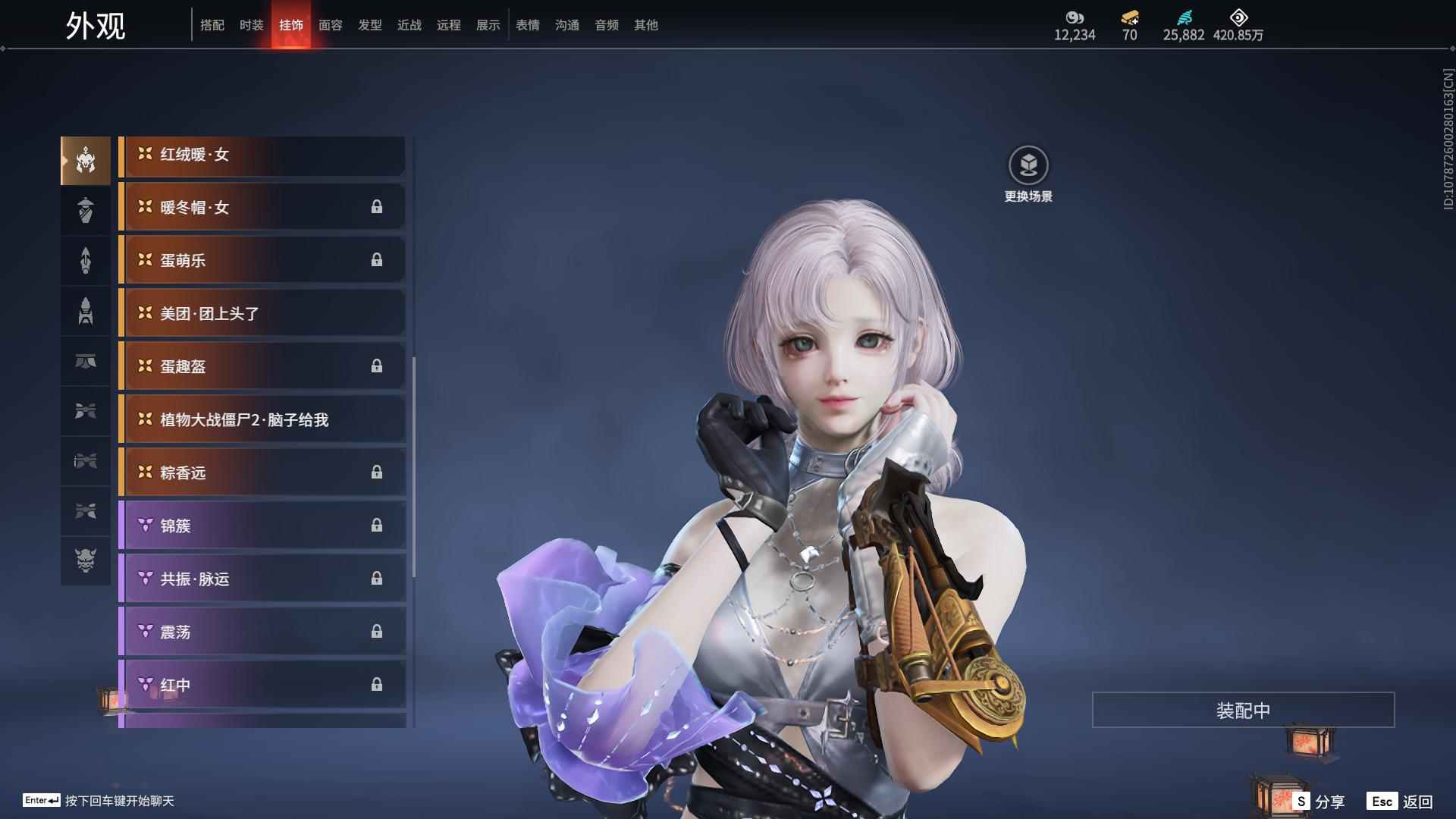Click the 更换场景 scene change icon
1456x819 pixels.
1028,165
